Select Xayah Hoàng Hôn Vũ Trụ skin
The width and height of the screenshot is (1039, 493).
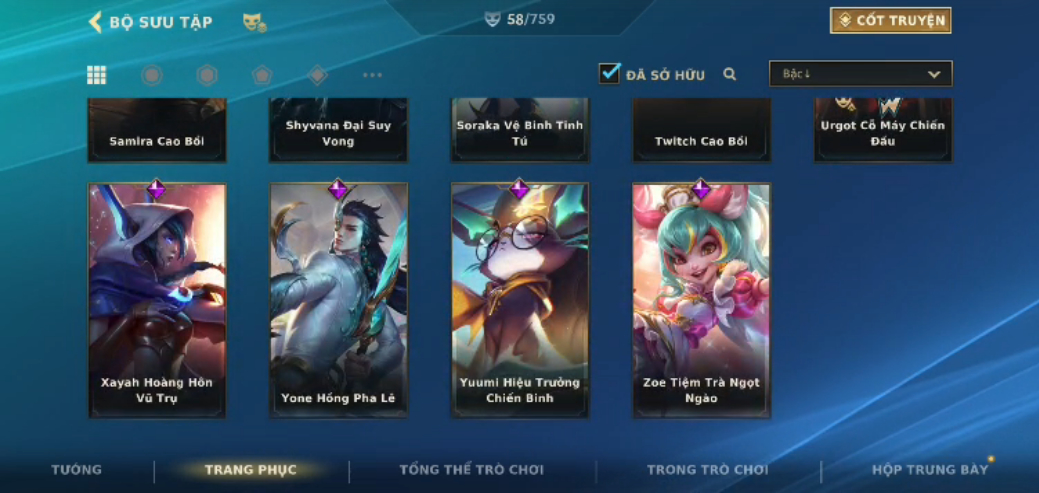click(x=157, y=300)
